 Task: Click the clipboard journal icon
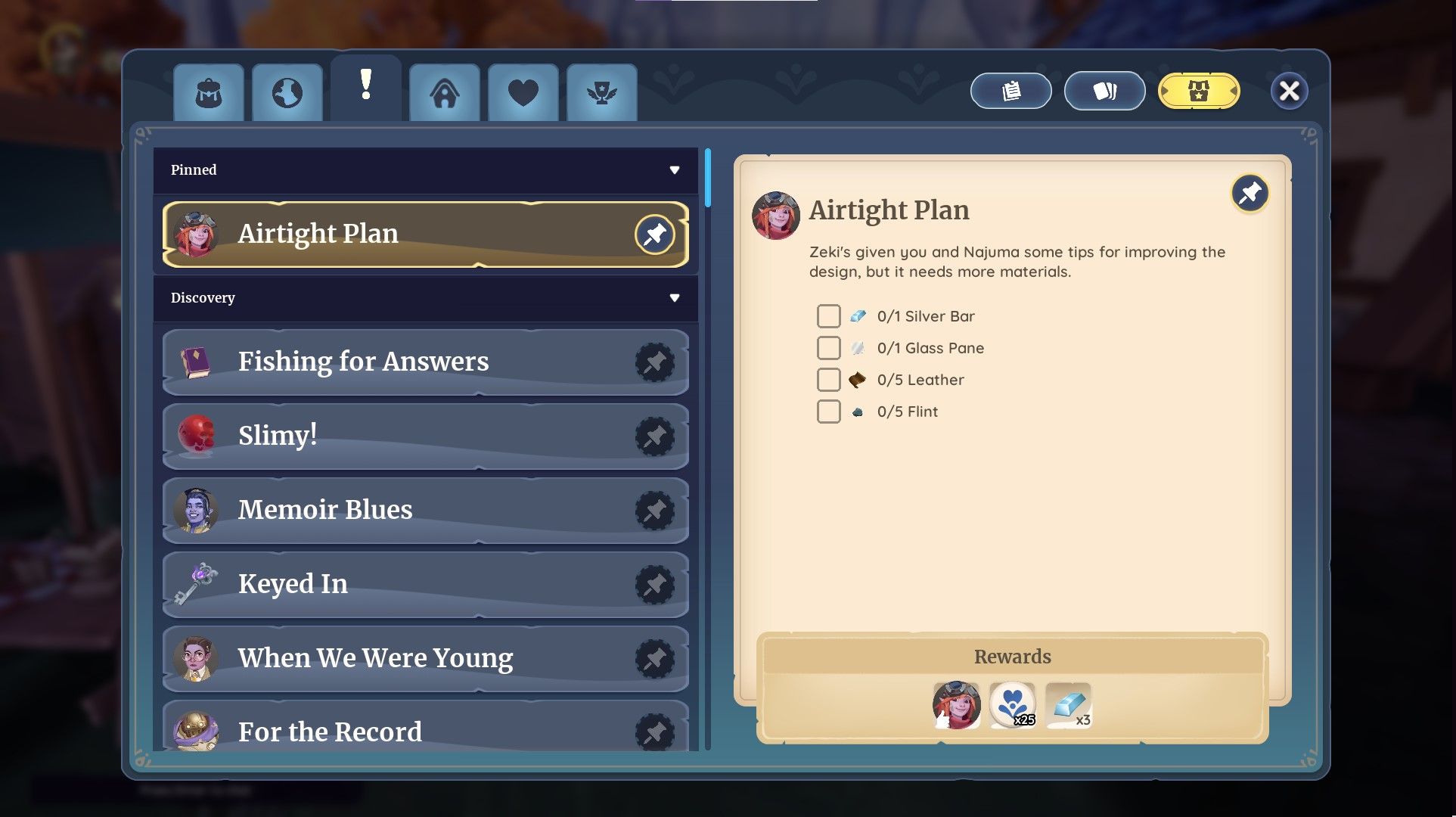tap(1011, 91)
